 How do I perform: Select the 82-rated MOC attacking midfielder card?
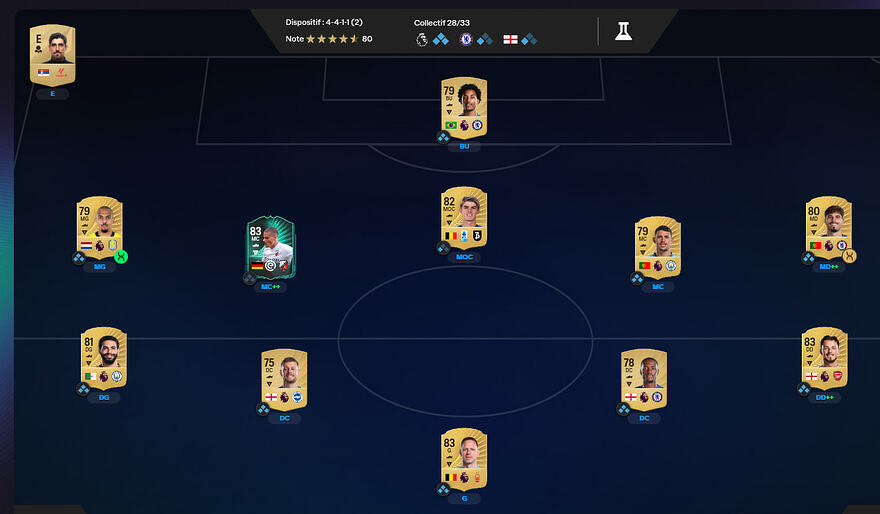coord(464,217)
